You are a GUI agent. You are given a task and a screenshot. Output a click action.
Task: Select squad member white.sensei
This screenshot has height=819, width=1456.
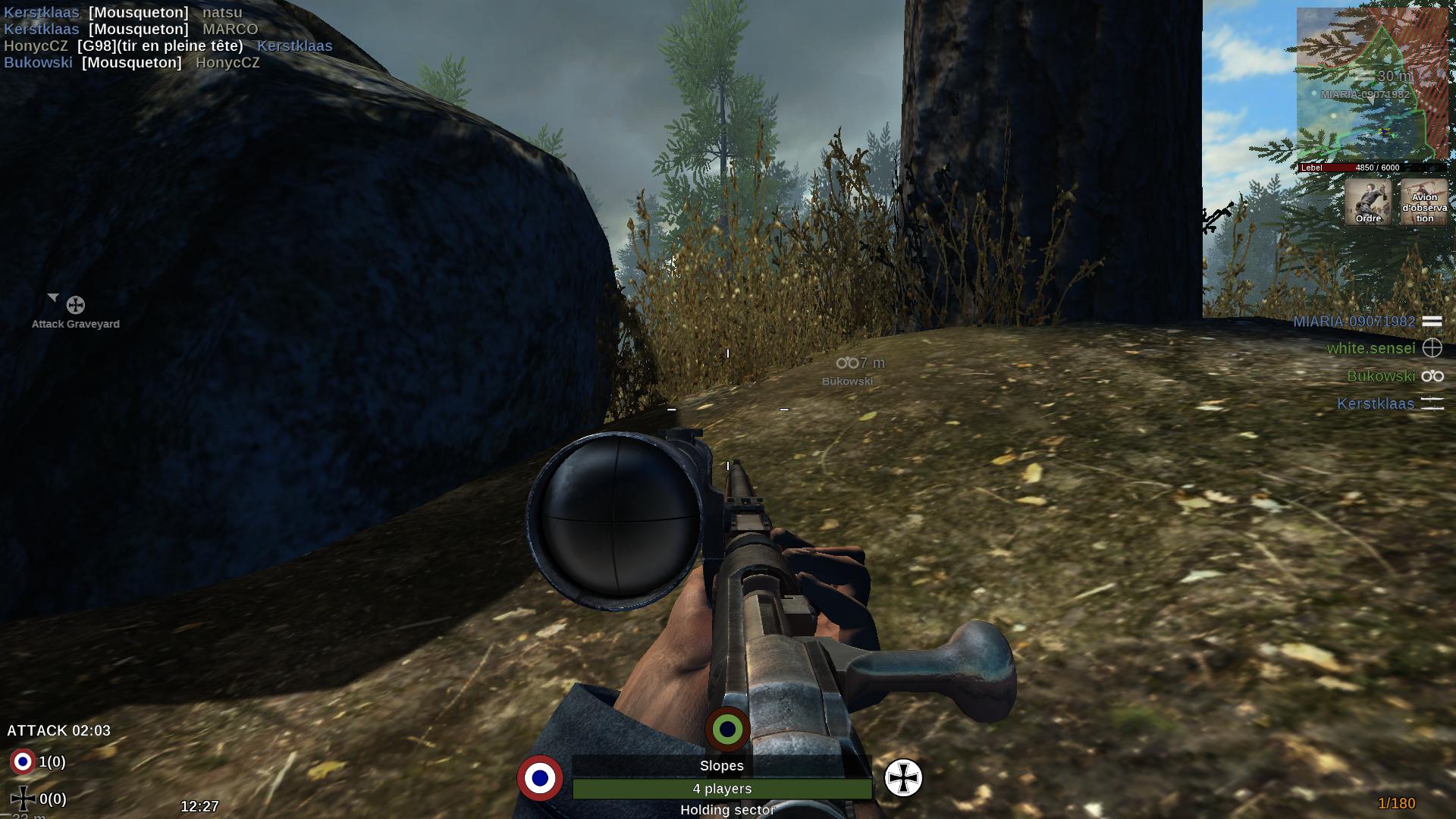1371,348
